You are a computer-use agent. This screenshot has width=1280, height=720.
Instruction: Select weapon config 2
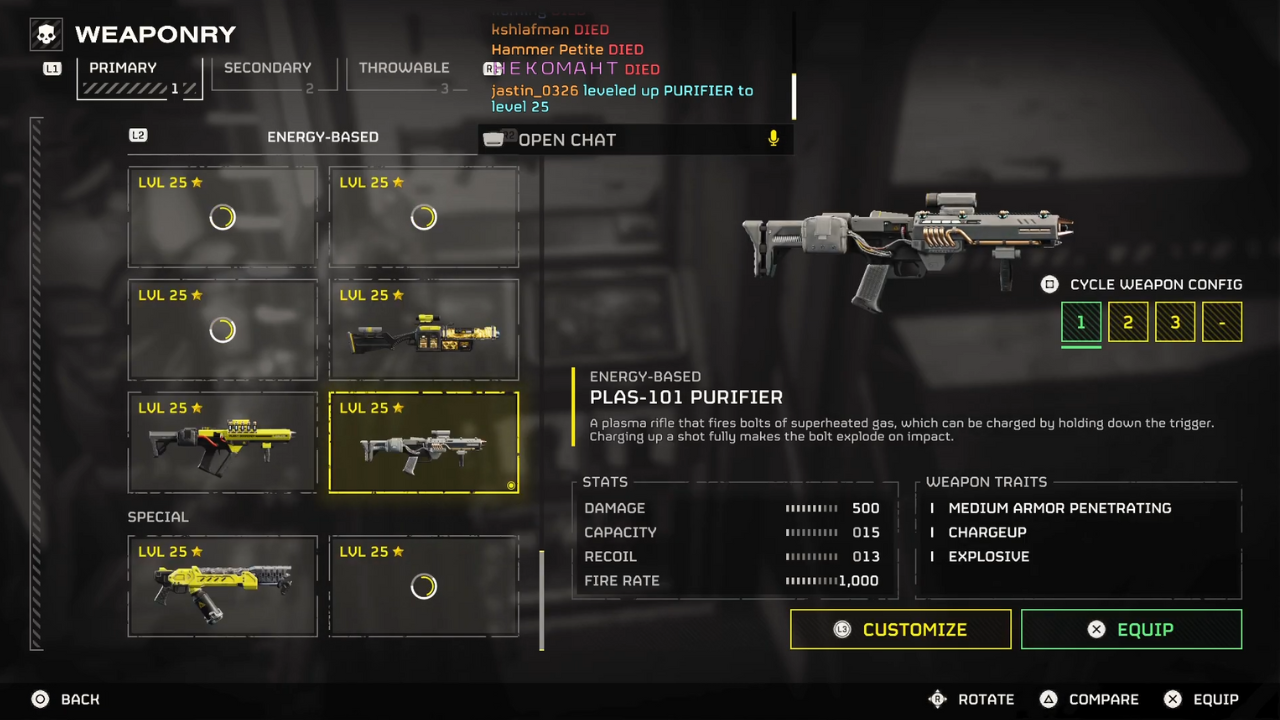[1128, 323]
